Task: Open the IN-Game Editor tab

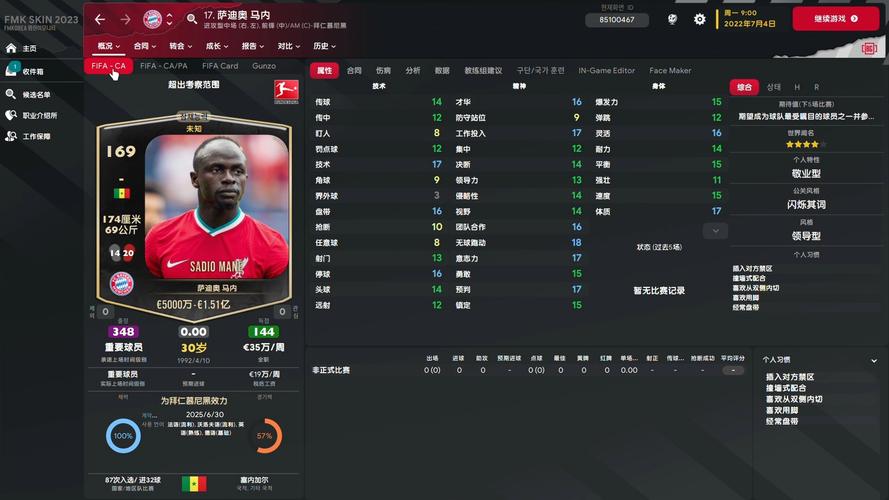Action: [x=607, y=71]
